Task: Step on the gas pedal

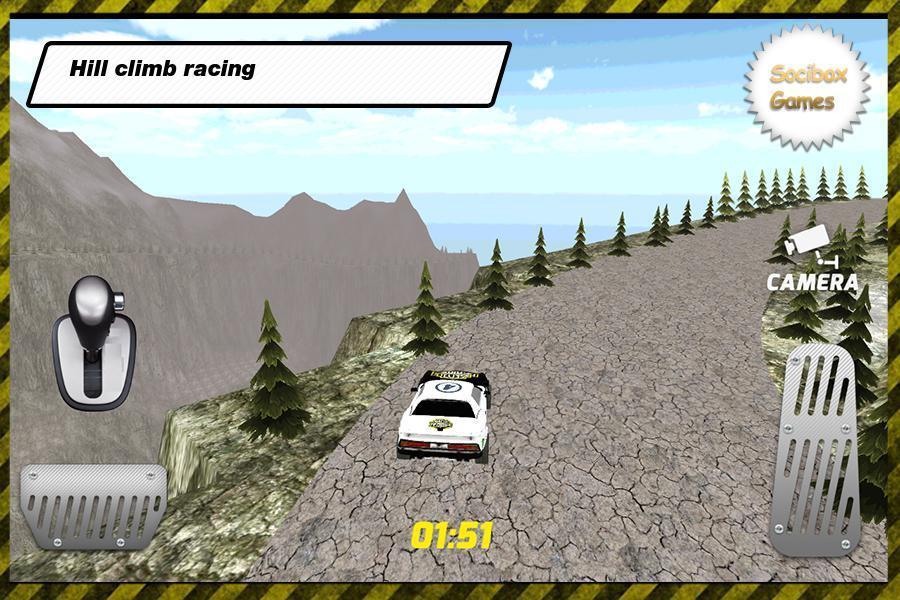Action: click(x=813, y=450)
